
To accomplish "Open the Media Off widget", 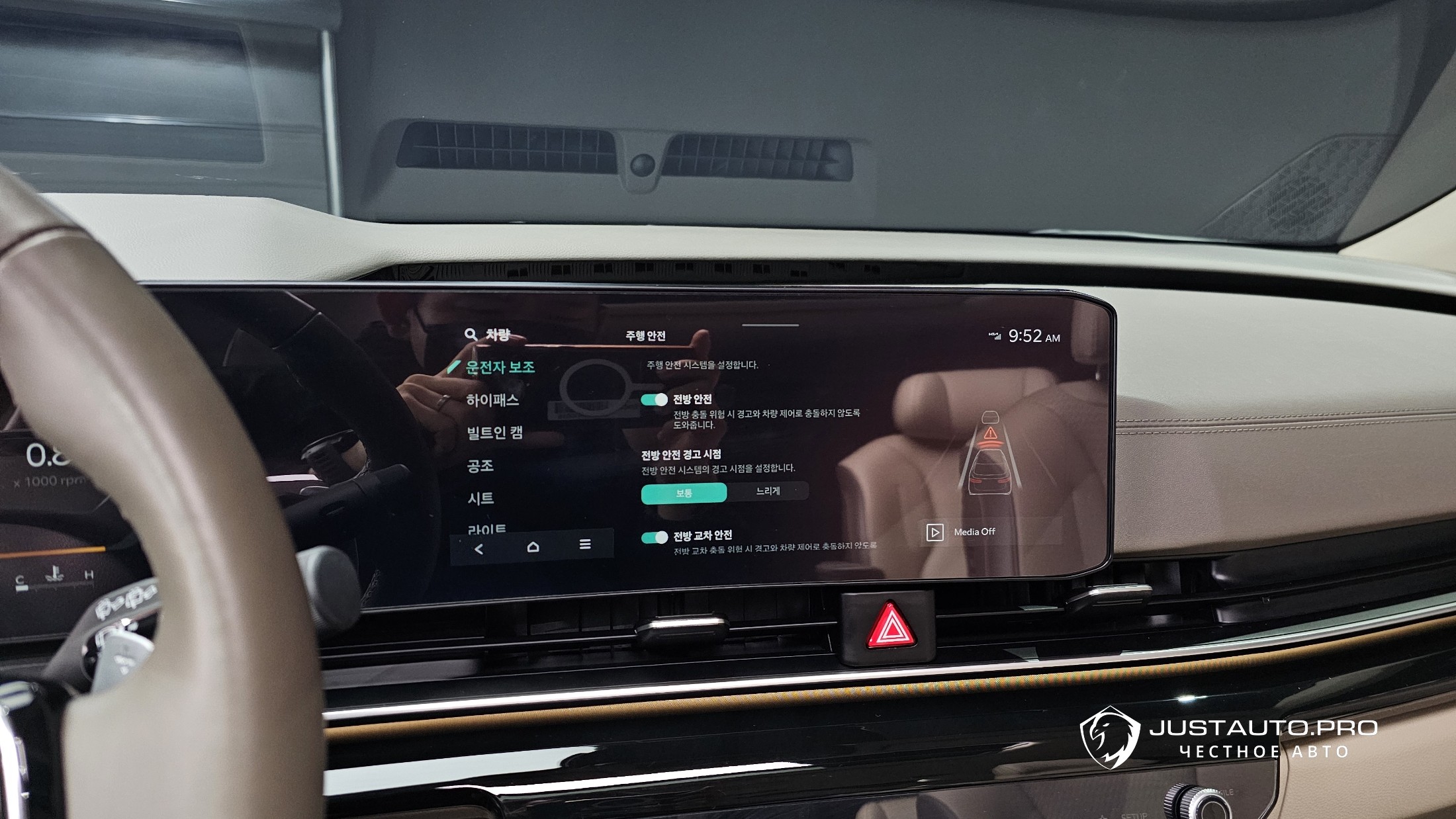I will pyautogui.click(x=964, y=532).
